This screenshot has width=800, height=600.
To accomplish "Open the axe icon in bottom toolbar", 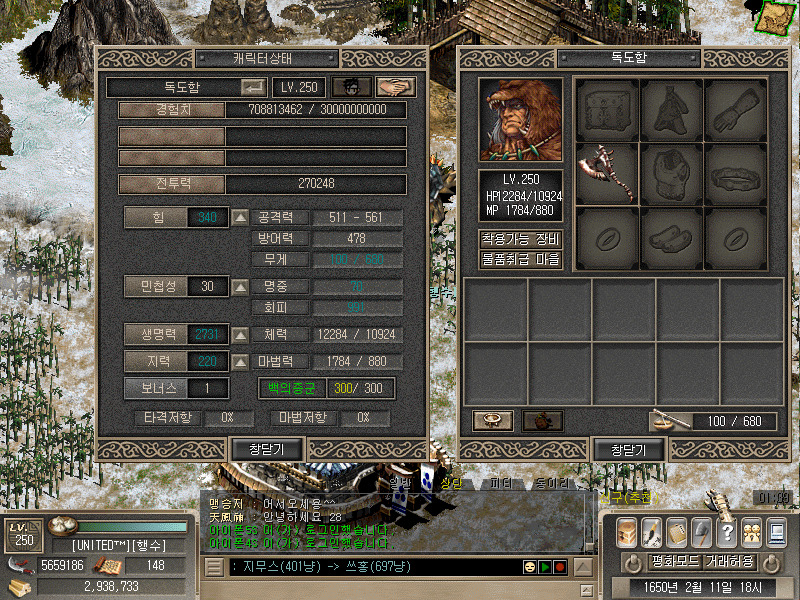I will click(x=702, y=531).
